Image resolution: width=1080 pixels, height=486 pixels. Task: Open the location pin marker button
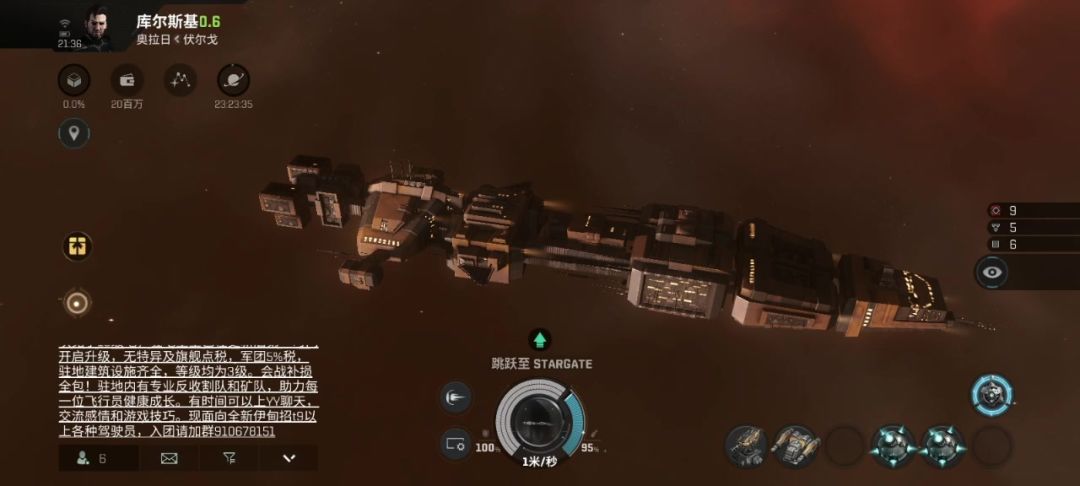74,133
